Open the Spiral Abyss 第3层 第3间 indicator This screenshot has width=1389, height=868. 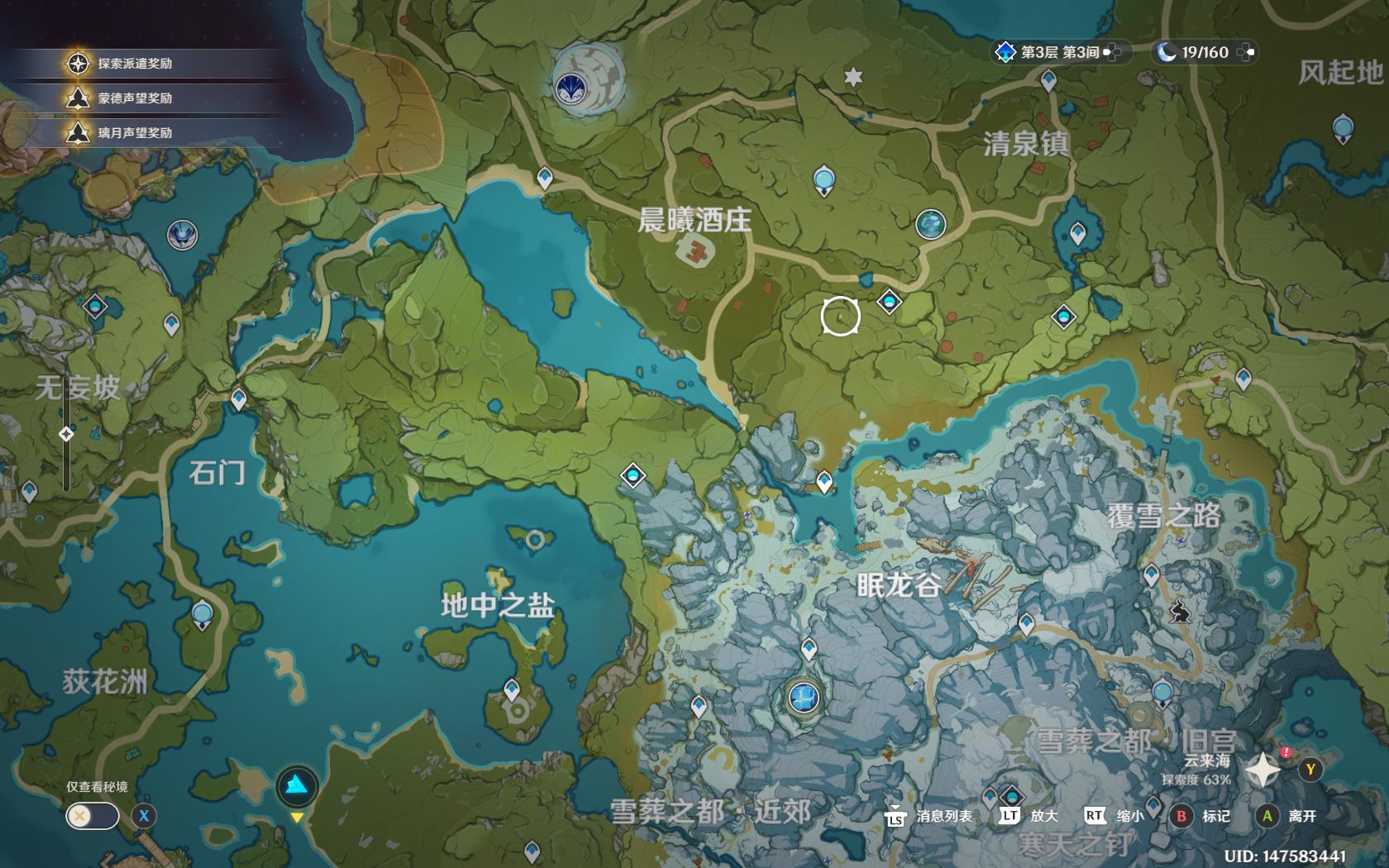(1058, 52)
